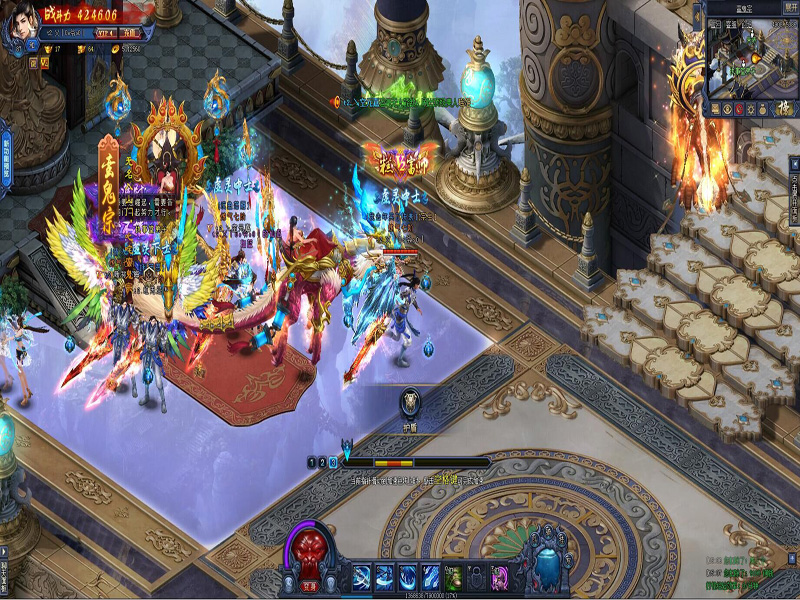This screenshot has width=800, height=600.
Task: Click the shield icon above the progress bar
Action: pos(410,401)
